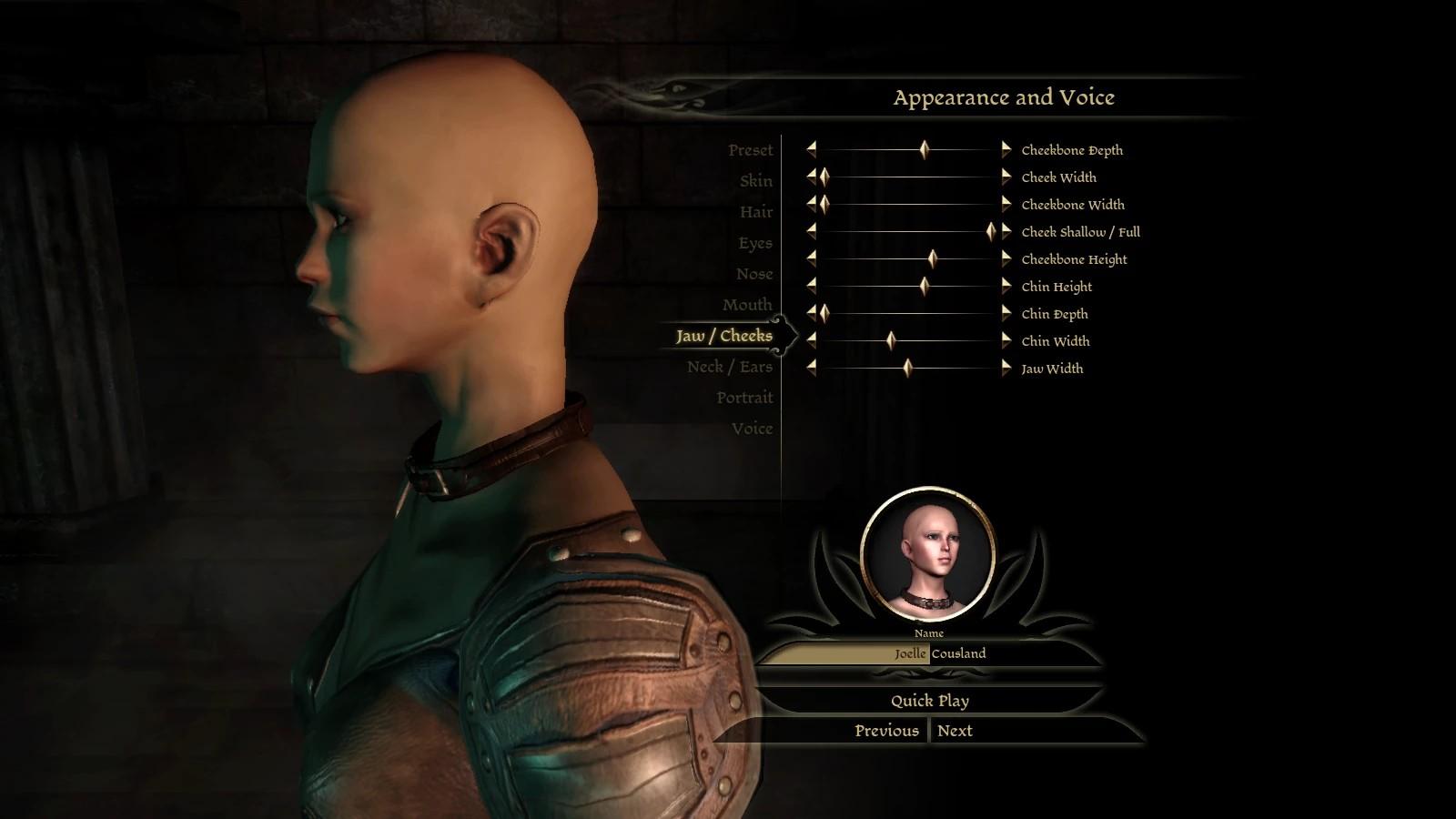Click the Cheek Width right arrow
This screenshot has height=819, width=1456.
pyautogui.click(x=1006, y=177)
